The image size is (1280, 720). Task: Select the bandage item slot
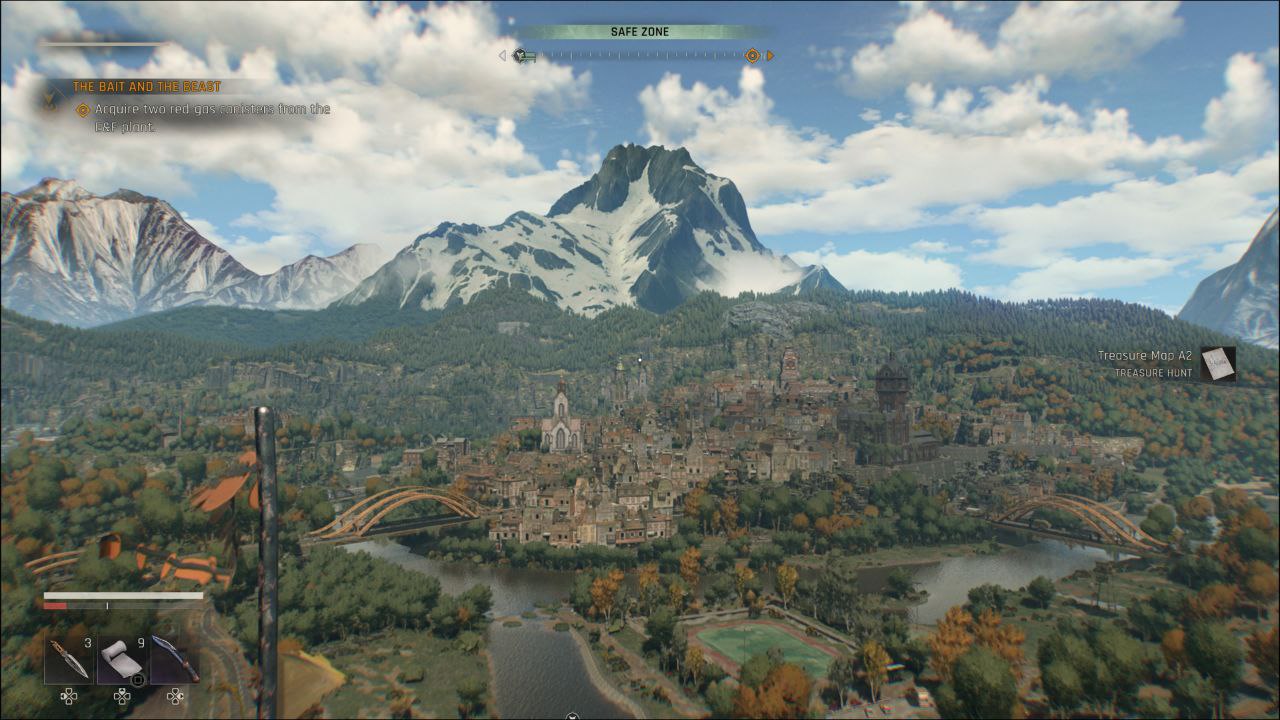tap(122, 658)
